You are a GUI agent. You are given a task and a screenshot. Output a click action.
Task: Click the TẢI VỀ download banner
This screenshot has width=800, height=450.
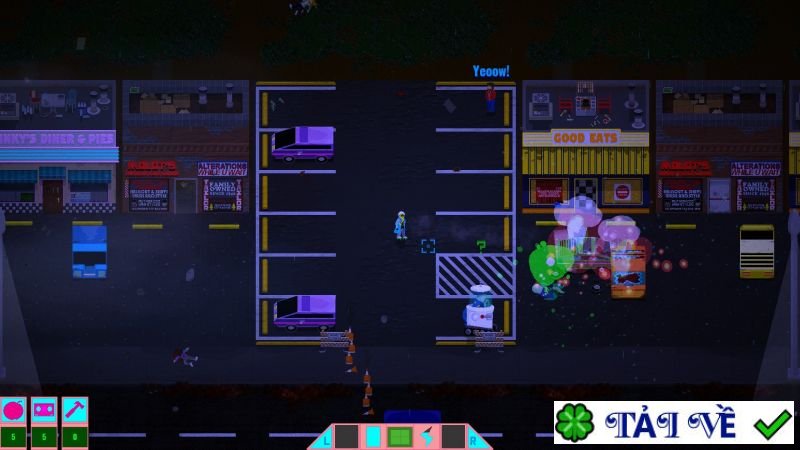(x=674, y=423)
